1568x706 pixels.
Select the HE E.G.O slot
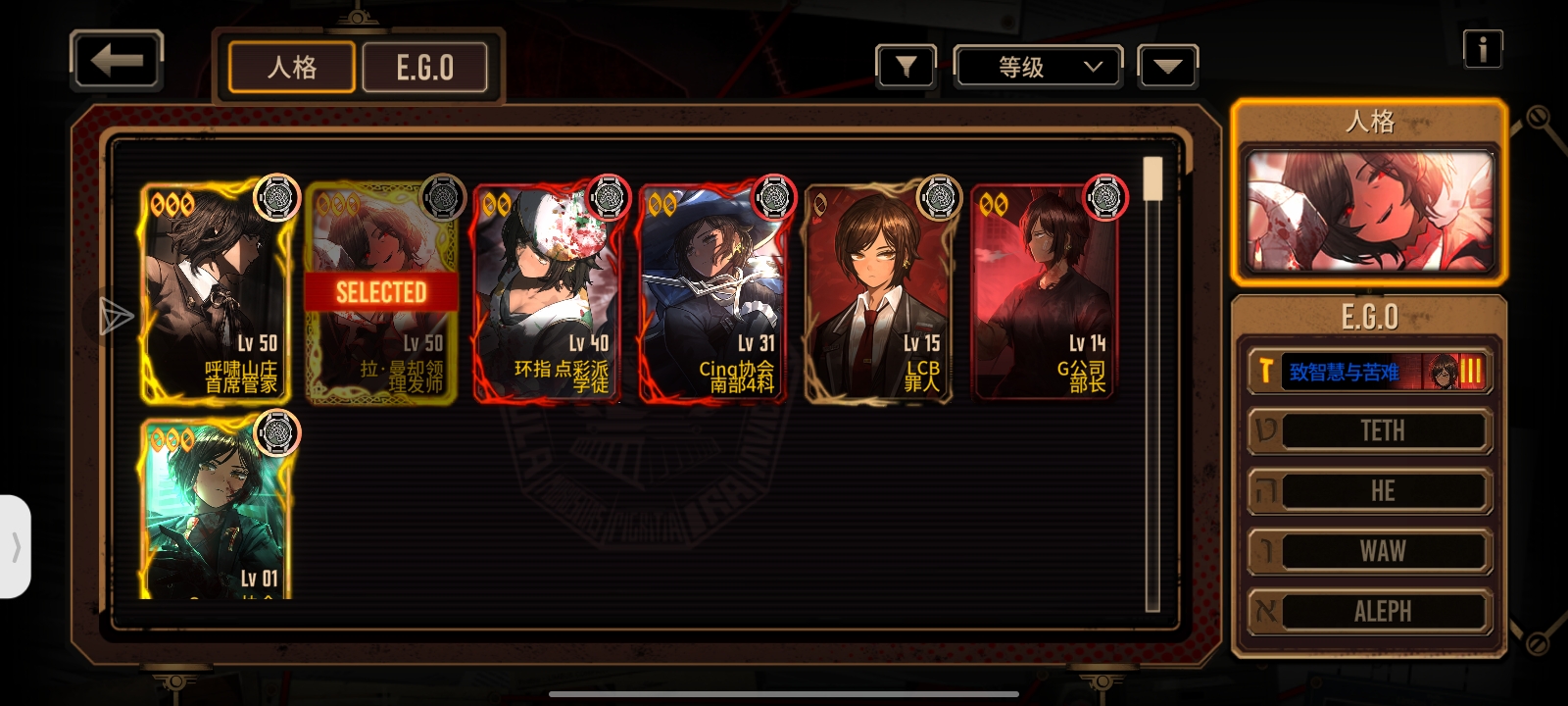point(1369,491)
